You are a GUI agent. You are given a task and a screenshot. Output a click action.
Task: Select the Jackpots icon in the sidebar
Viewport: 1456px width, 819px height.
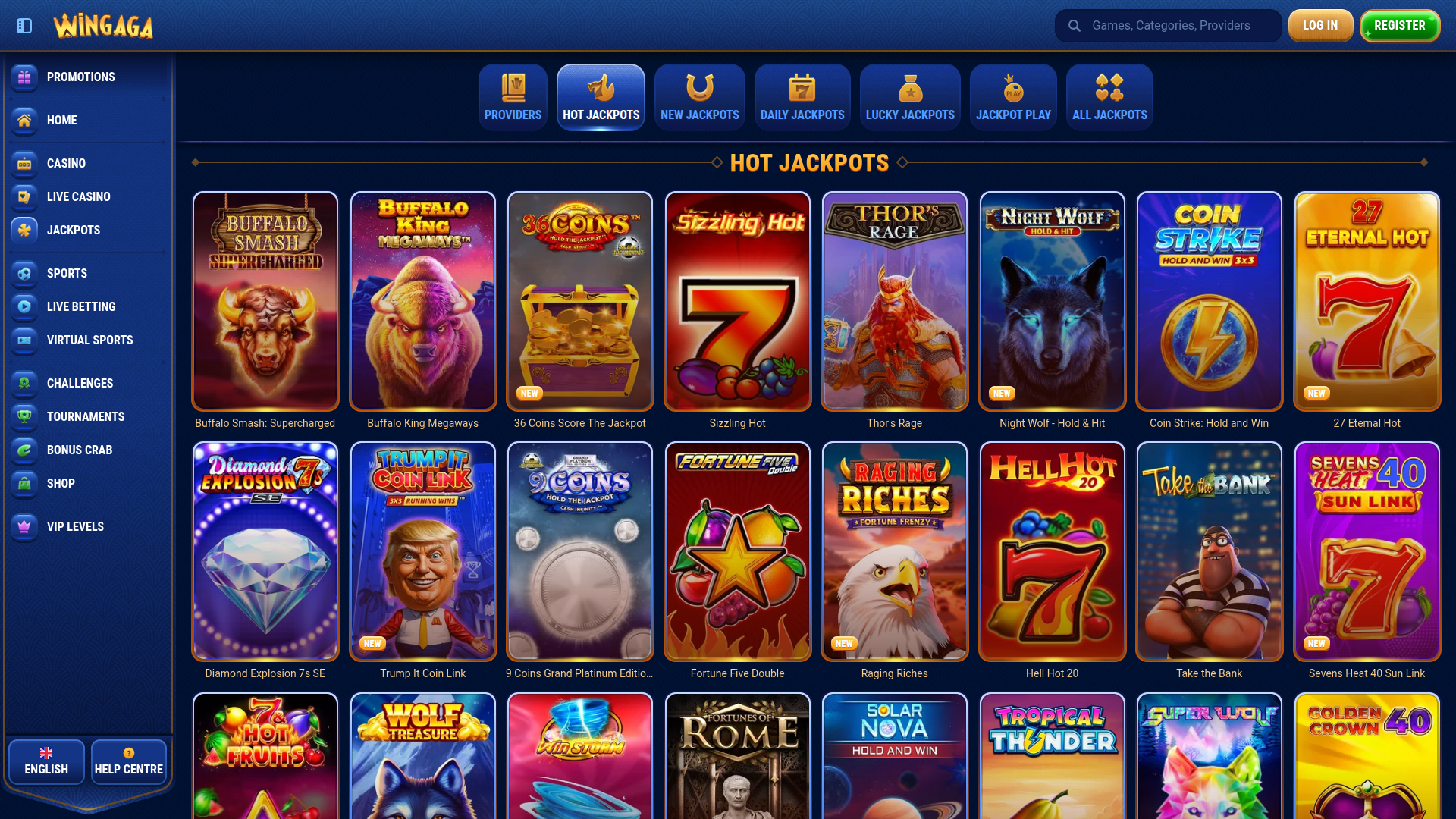coord(24,231)
